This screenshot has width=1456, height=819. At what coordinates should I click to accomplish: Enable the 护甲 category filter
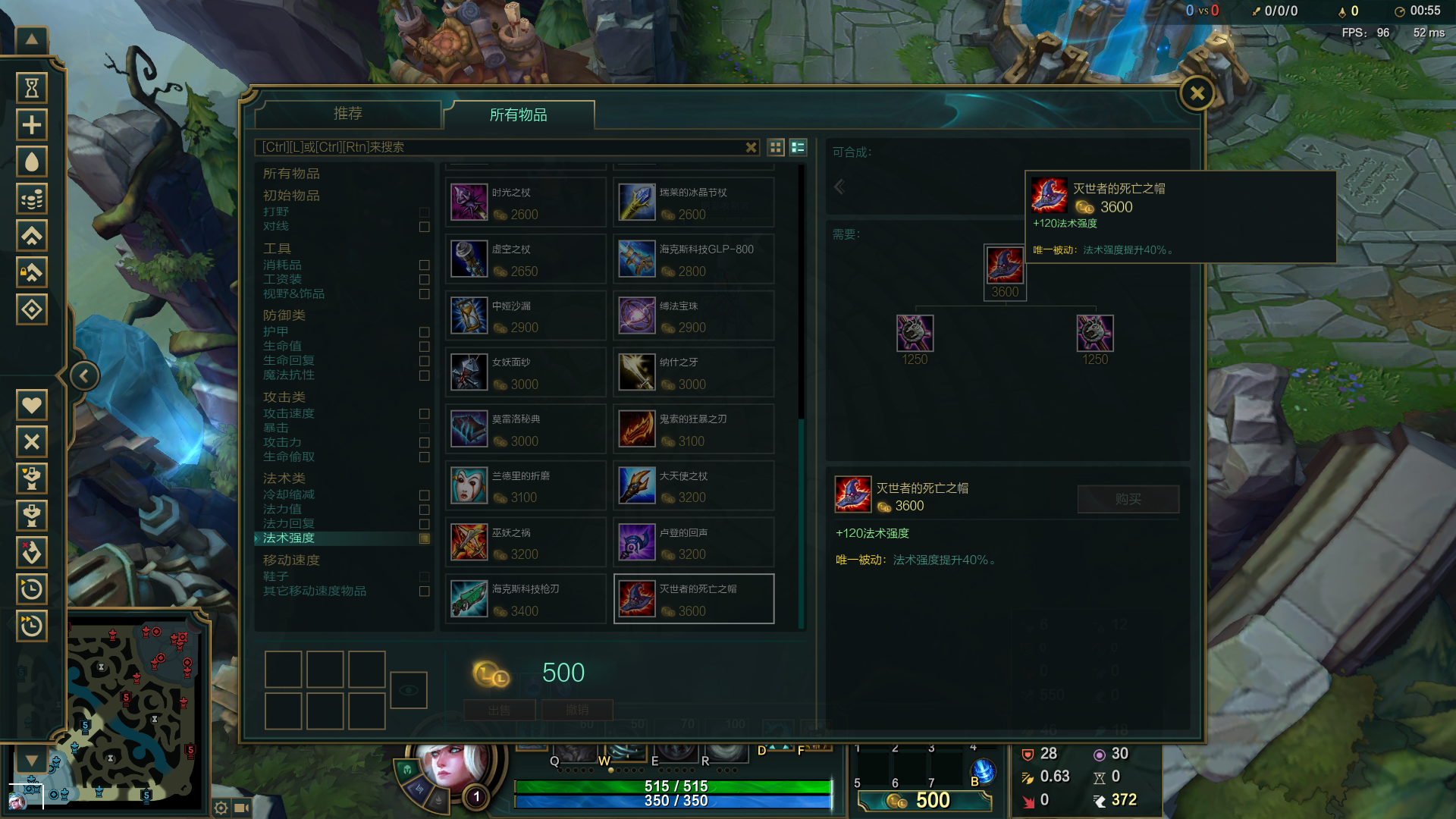tap(425, 332)
